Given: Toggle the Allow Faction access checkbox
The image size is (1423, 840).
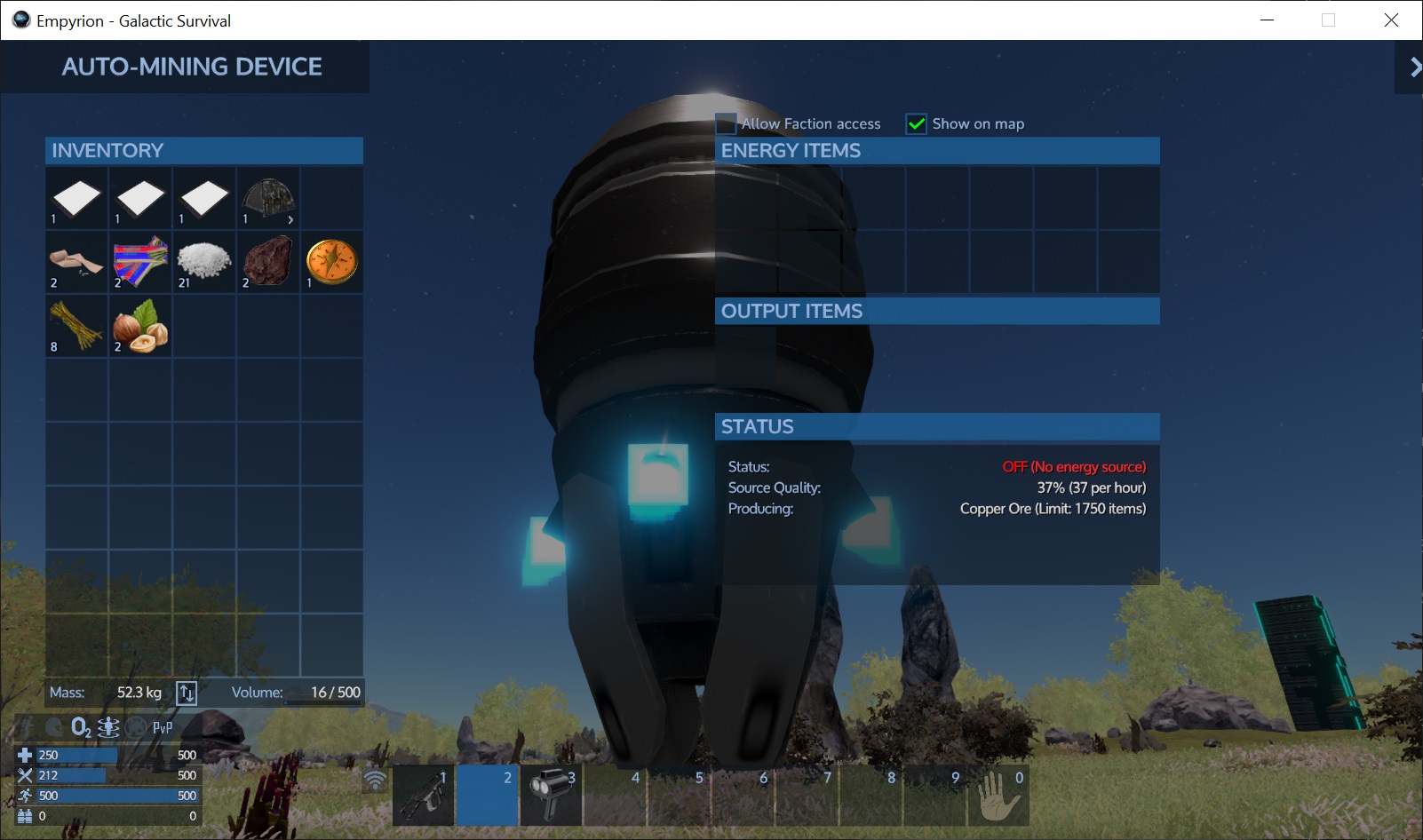Looking at the screenshot, I should point(727,123).
